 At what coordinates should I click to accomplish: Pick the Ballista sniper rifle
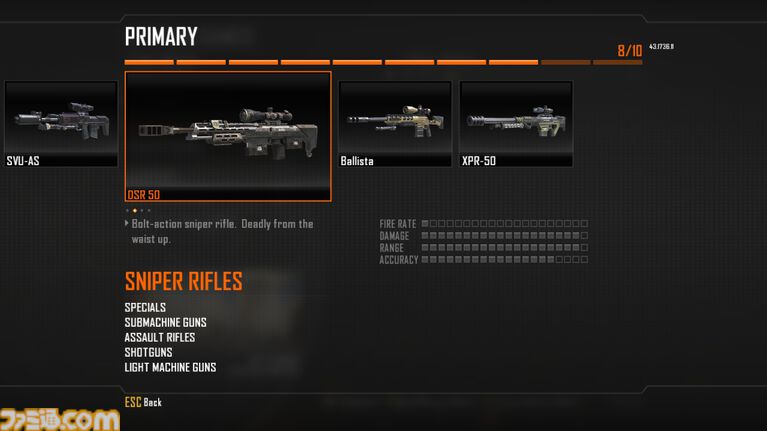(x=394, y=123)
